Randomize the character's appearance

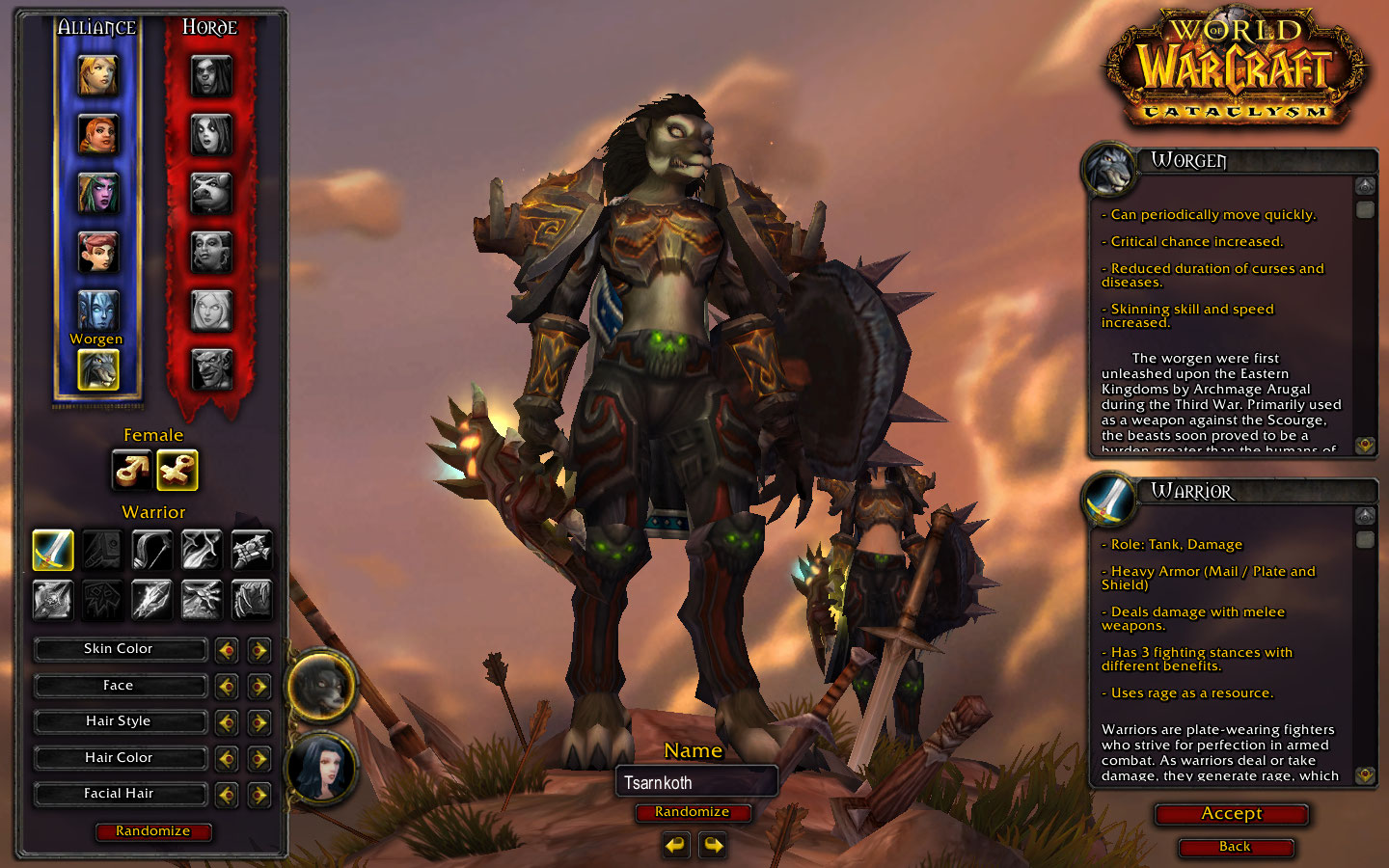(153, 831)
